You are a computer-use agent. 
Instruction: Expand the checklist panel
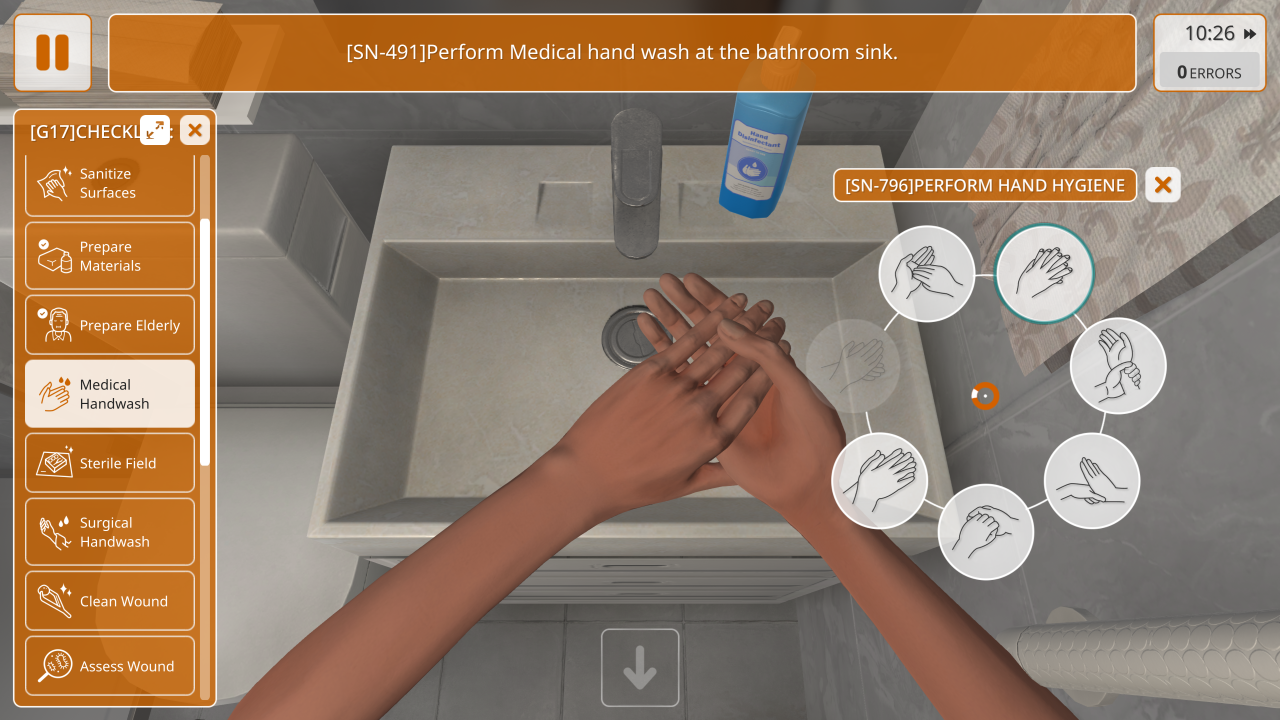click(155, 129)
